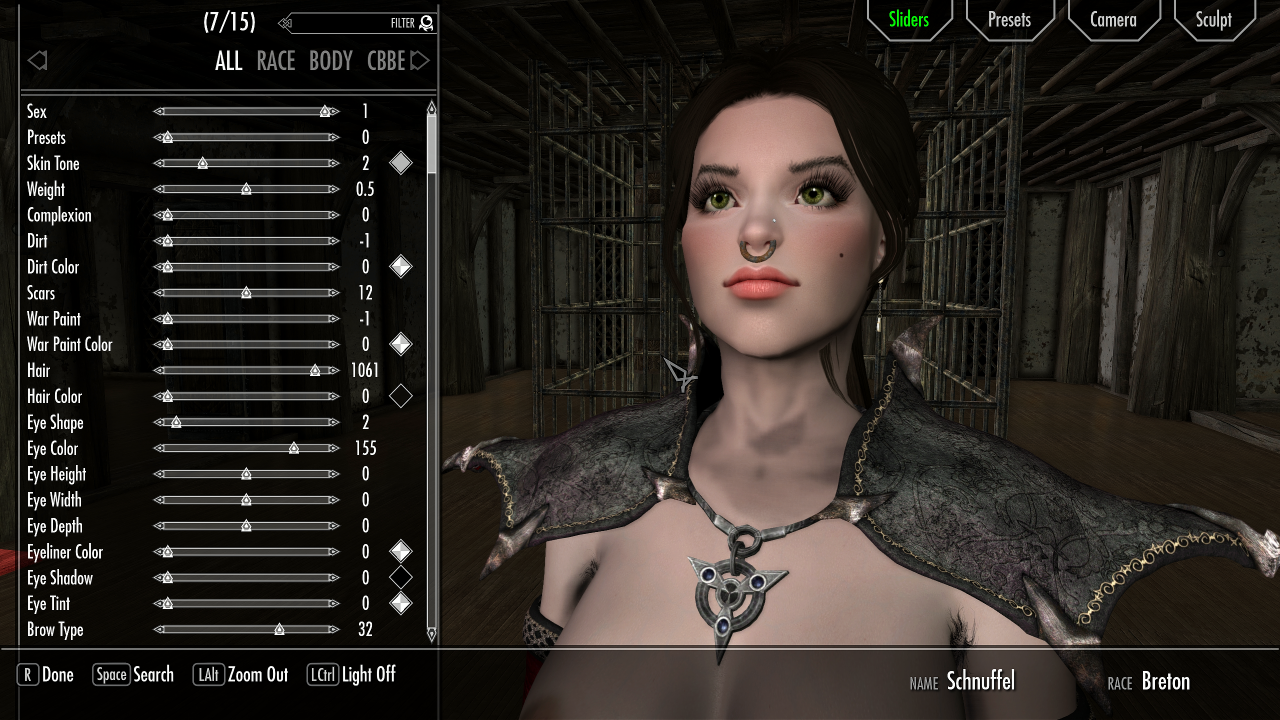Open the Eye Shadow diamond swatch
This screenshot has height=720, width=1280.
[x=401, y=577]
